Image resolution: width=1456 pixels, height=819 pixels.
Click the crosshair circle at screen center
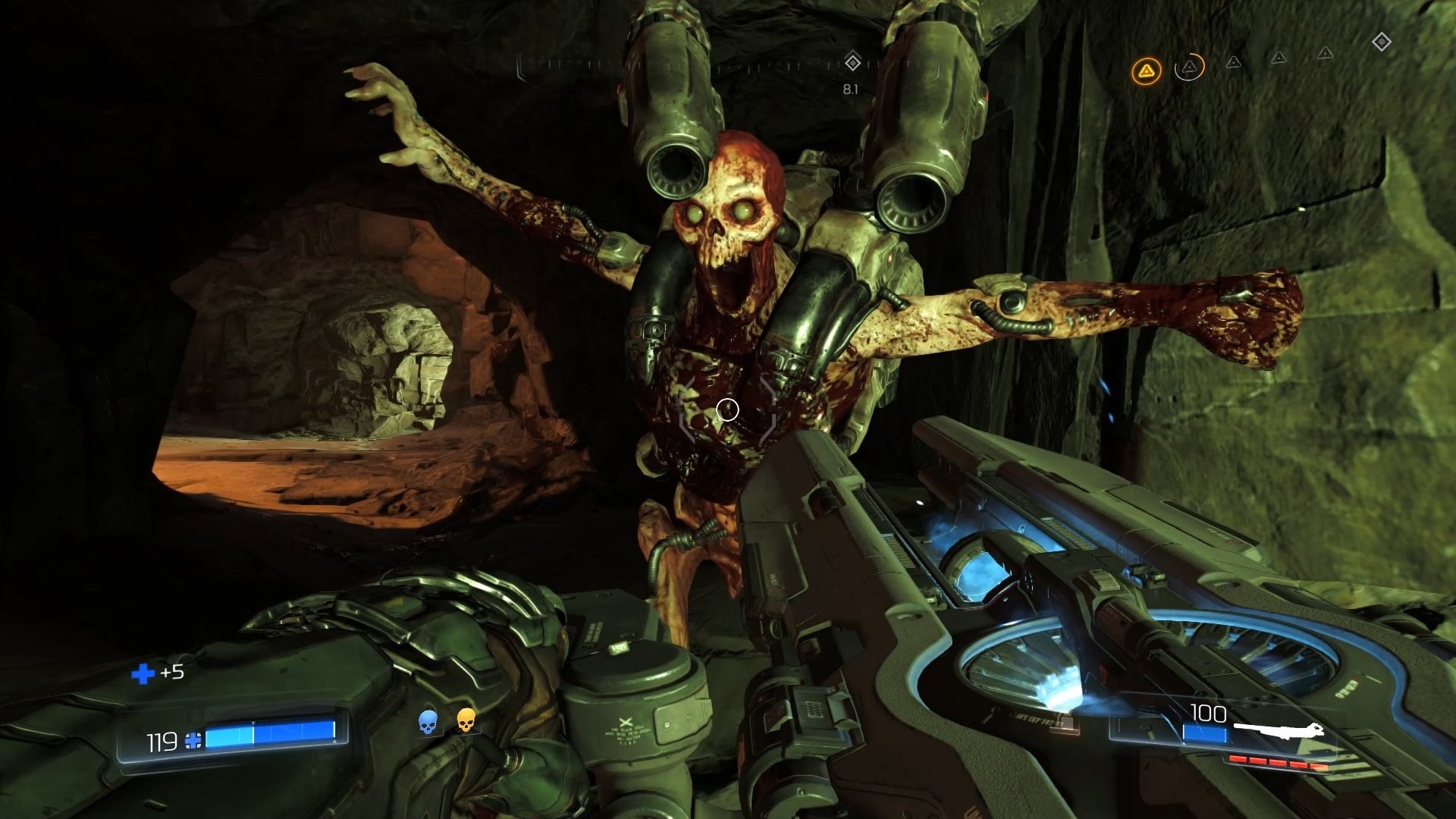pos(727,409)
